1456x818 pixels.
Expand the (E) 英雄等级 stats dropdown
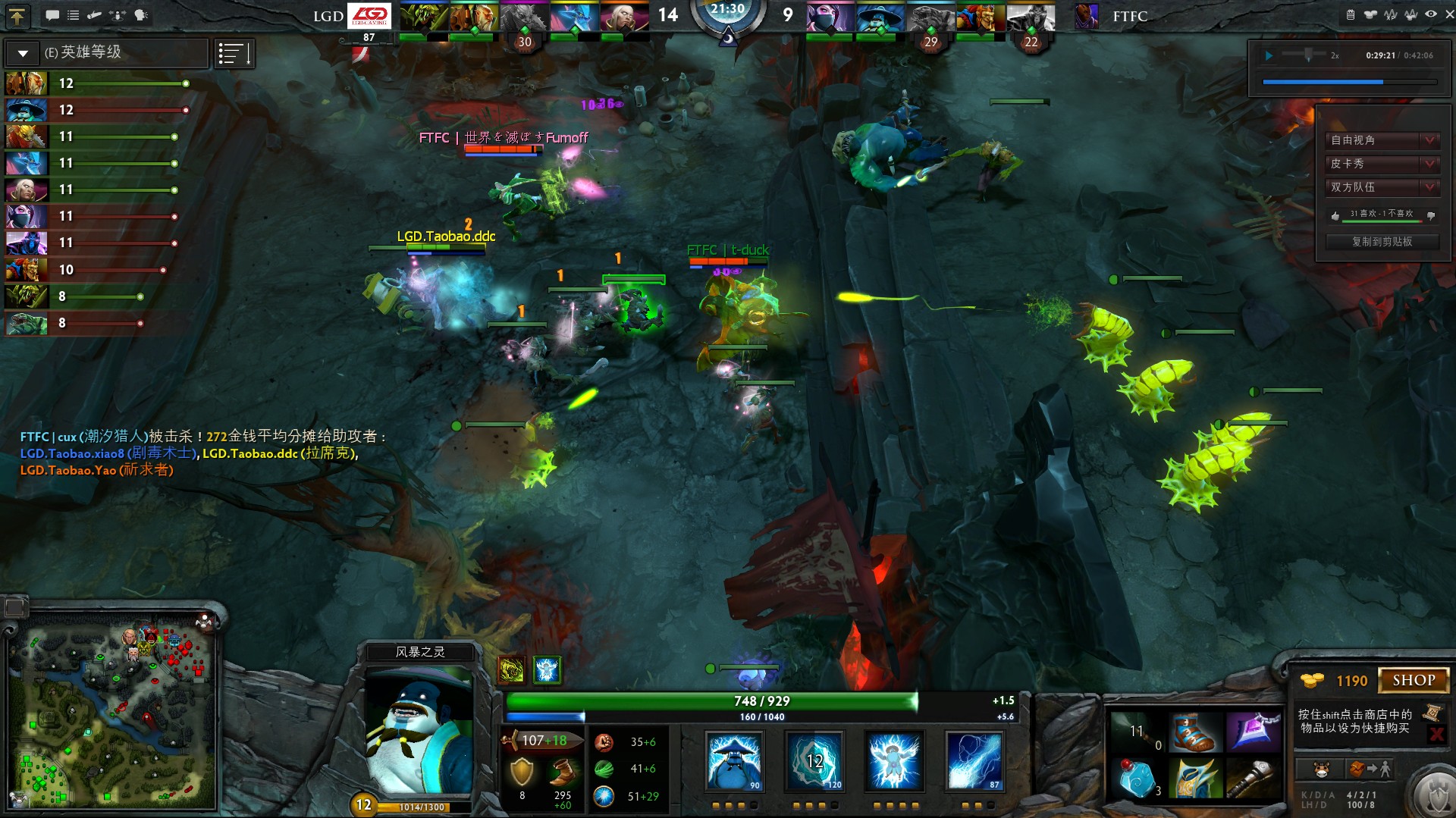[23, 53]
